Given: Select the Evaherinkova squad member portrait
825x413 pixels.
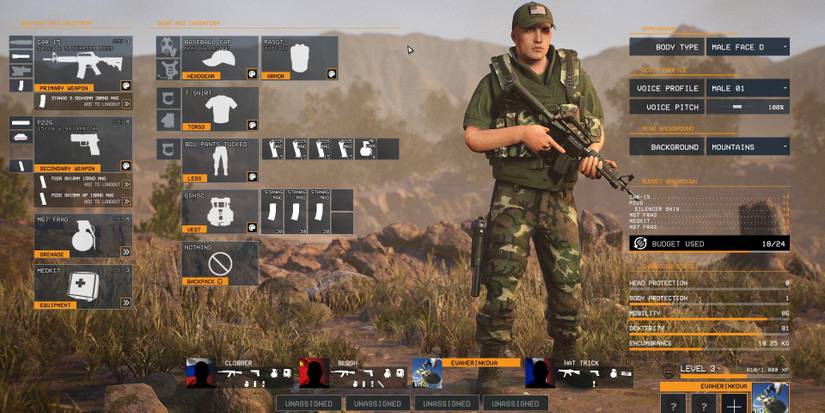Looking at the screenshot, I should tap(427, 373).
